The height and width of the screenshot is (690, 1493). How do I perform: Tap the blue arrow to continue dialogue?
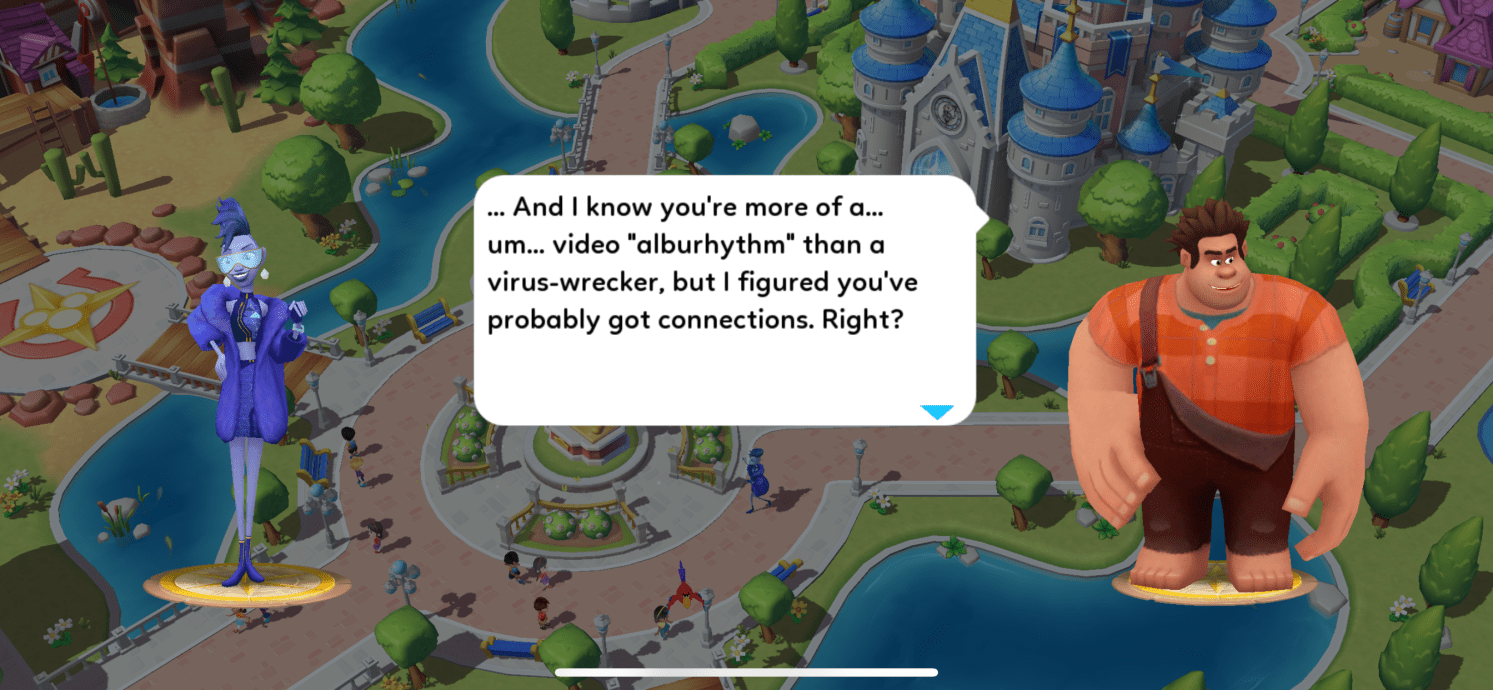(936, 412)
